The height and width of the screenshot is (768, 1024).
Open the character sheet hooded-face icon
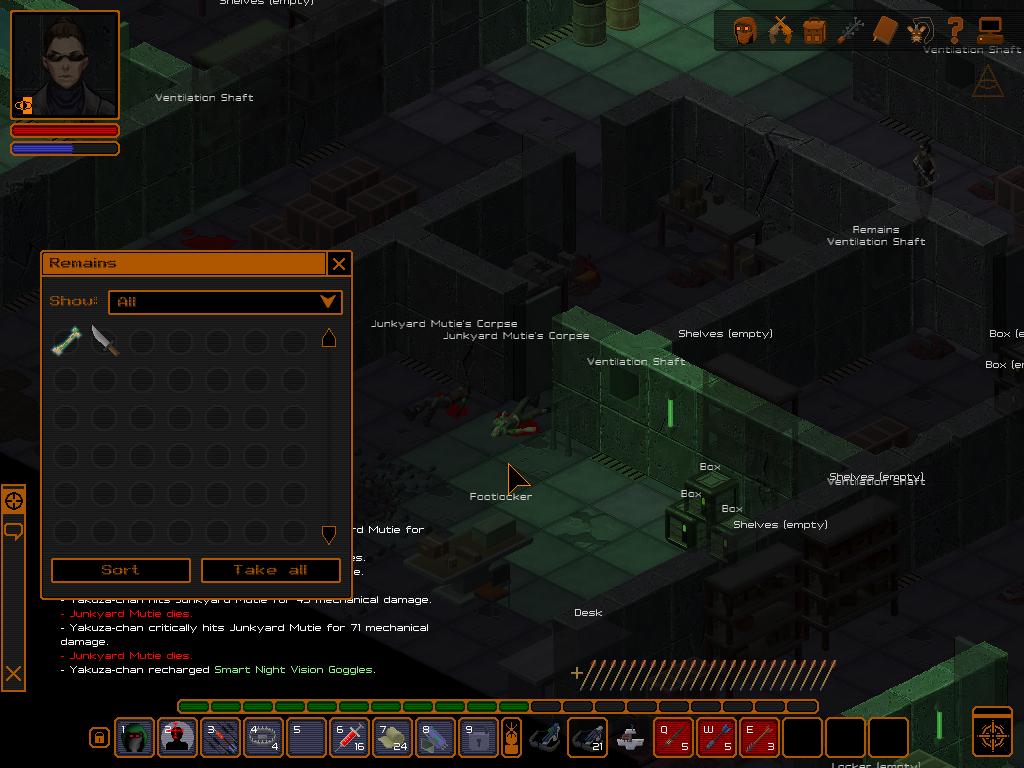tap(744, 31)
